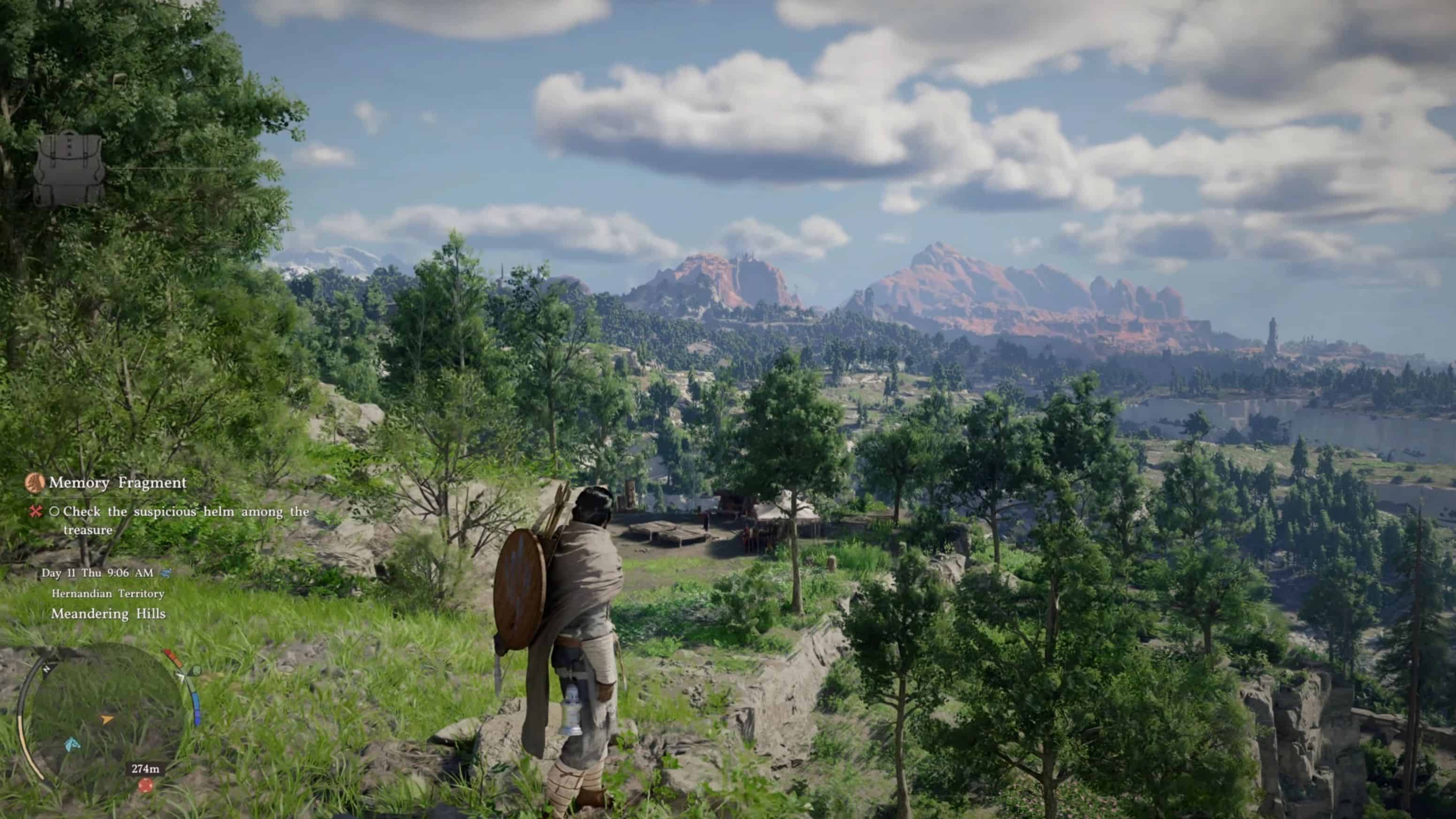
Task: Click the orange player arrow on minimap
Action: pos(106,719)
